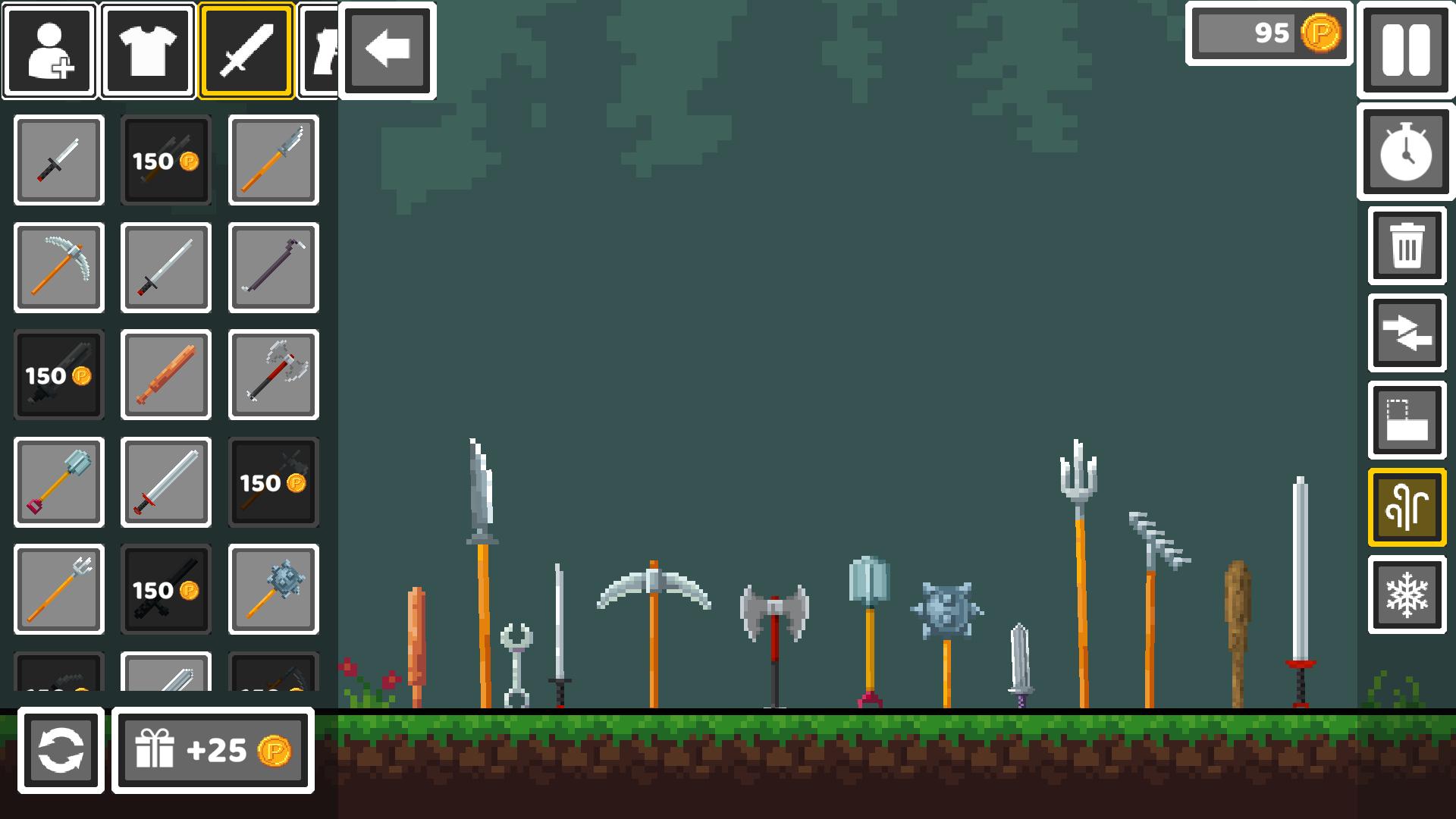The height and width of the screenshot is (819, 1456).
Task: Select the crowbar item
Action: click(273, 268)
